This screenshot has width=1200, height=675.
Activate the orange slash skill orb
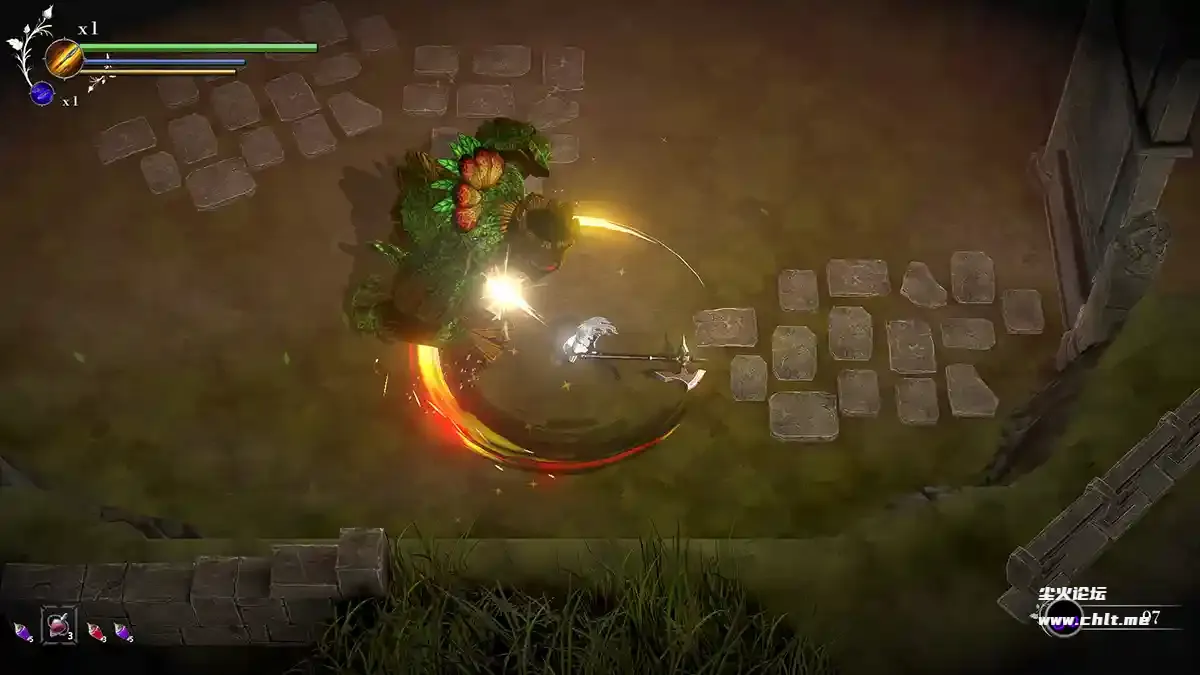click(x=63, y=58)
